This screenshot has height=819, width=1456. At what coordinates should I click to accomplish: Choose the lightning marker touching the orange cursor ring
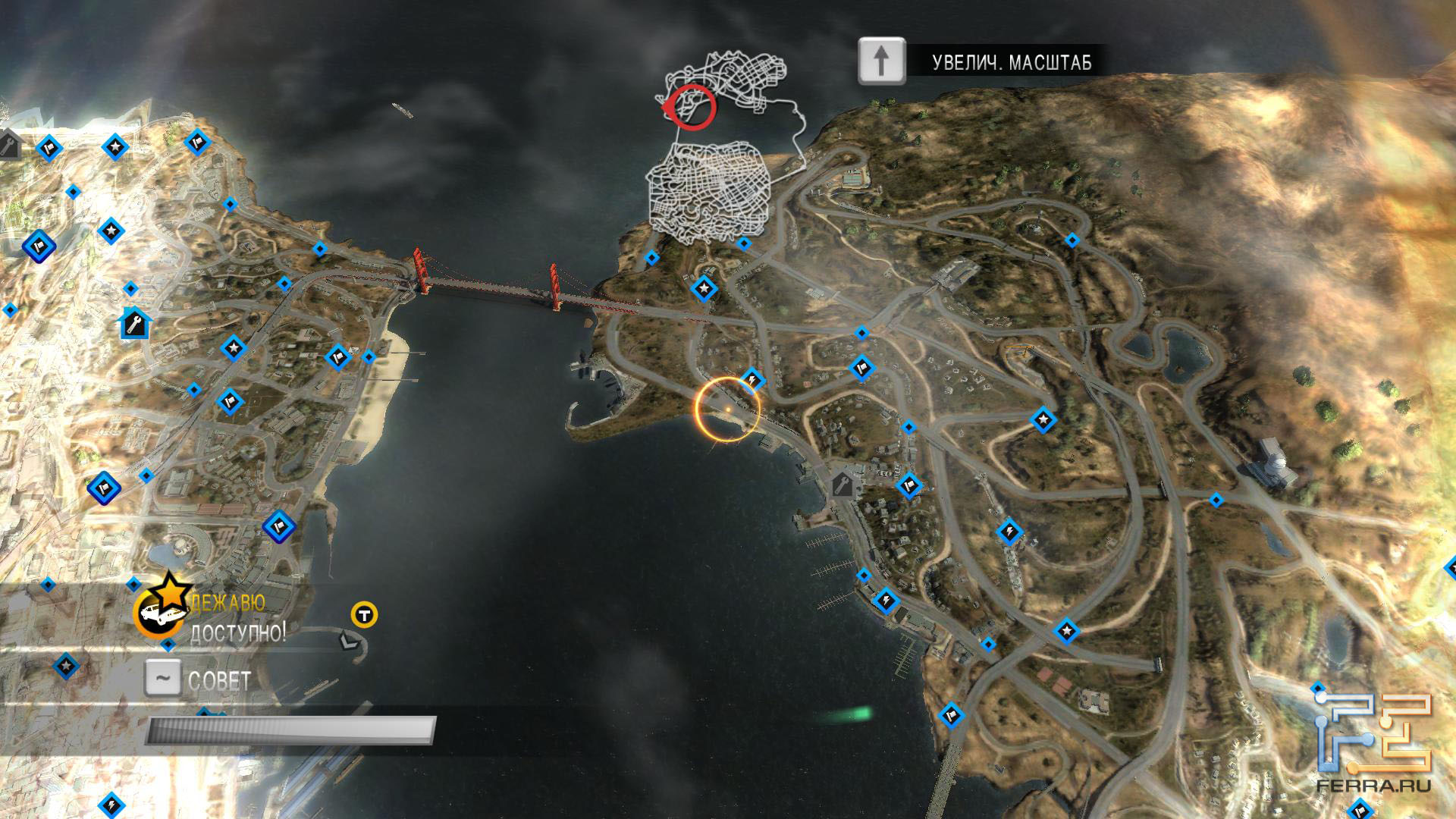[752, 378]
